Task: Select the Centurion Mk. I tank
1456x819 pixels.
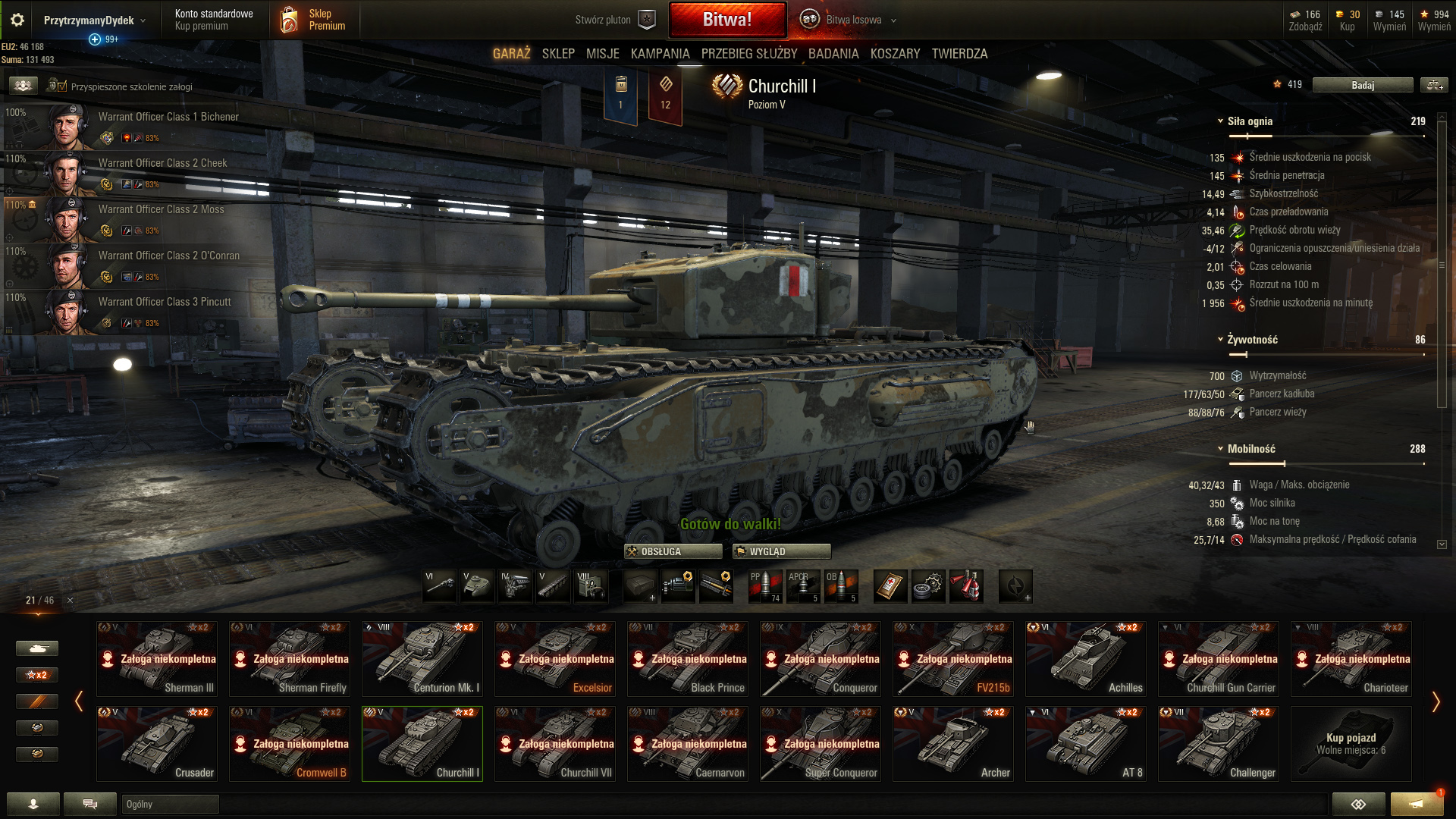Action: point(422,658)
